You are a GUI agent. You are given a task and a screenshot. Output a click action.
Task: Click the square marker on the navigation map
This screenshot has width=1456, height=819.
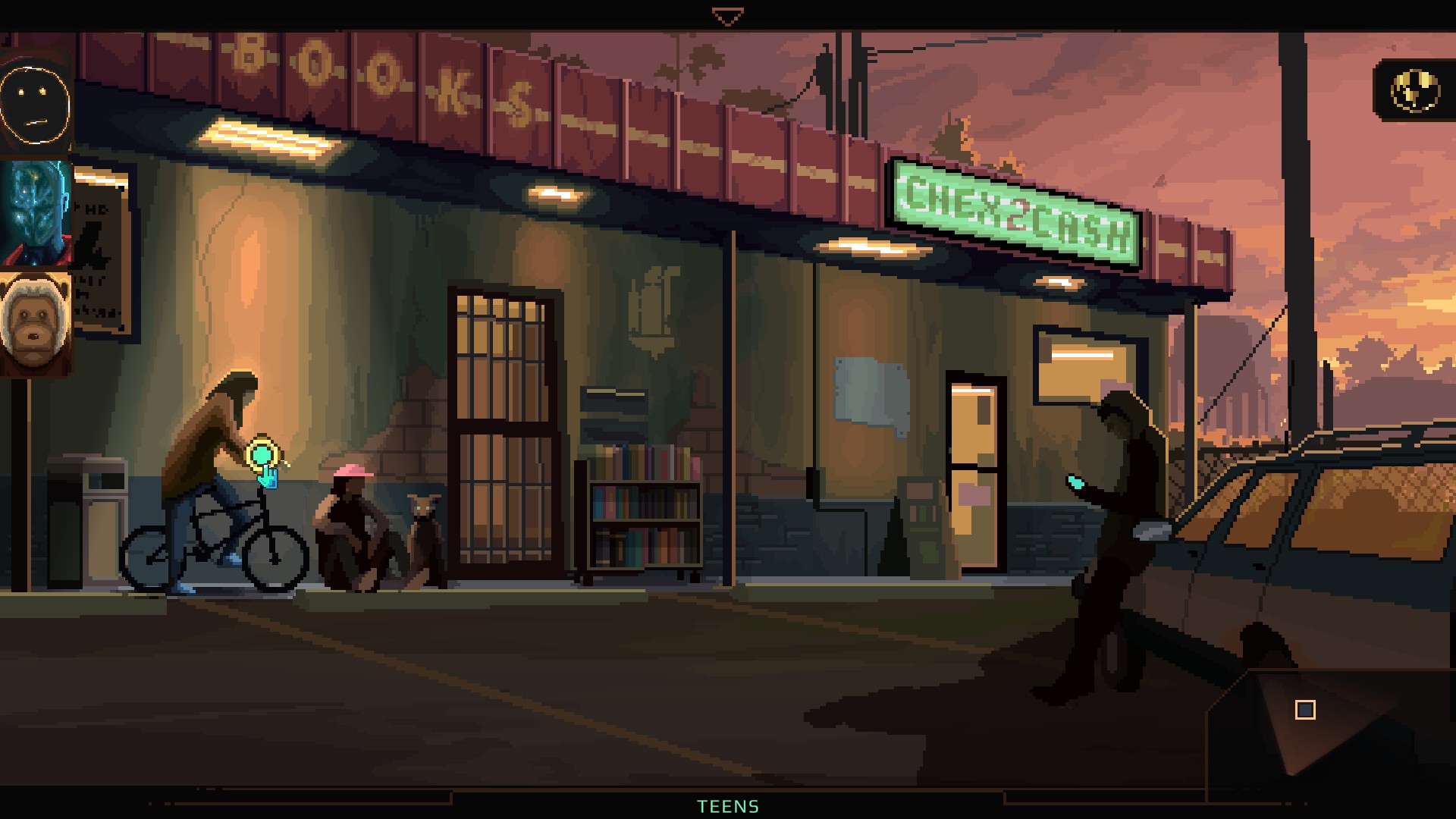pyautogui.click(x=1305, y=710)
